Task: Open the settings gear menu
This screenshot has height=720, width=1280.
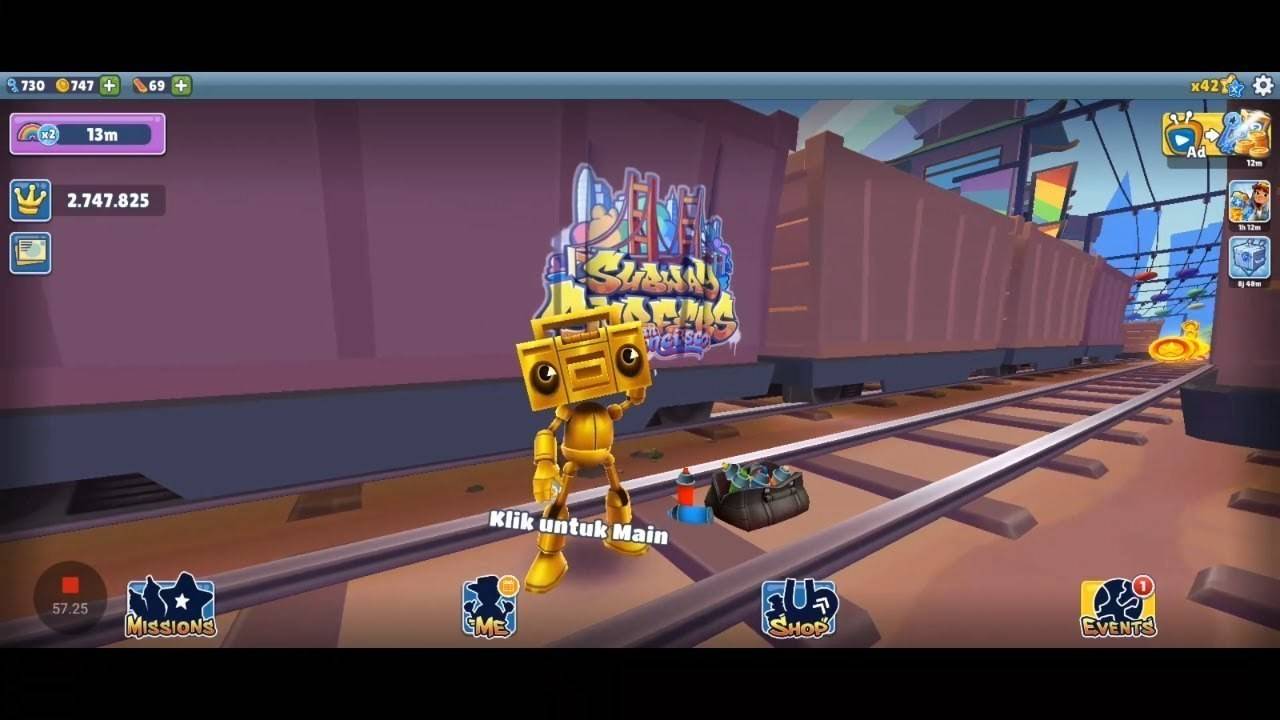Action: 1263,86
